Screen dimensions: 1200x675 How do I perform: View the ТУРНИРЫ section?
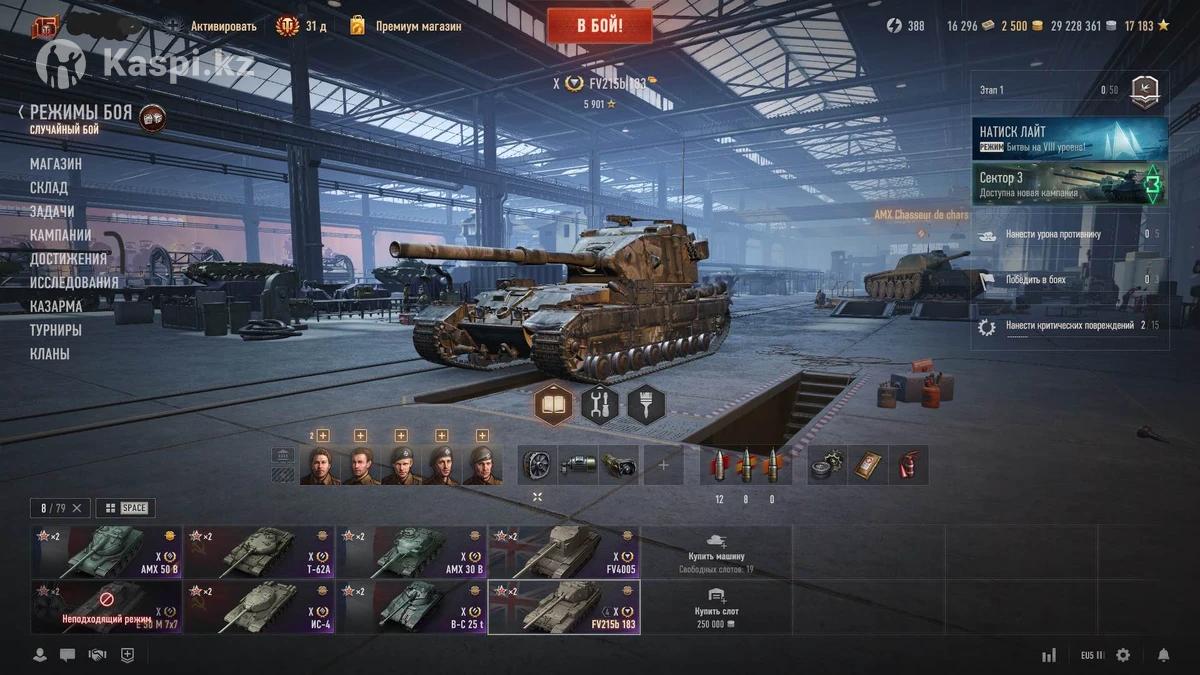[56, 330]
